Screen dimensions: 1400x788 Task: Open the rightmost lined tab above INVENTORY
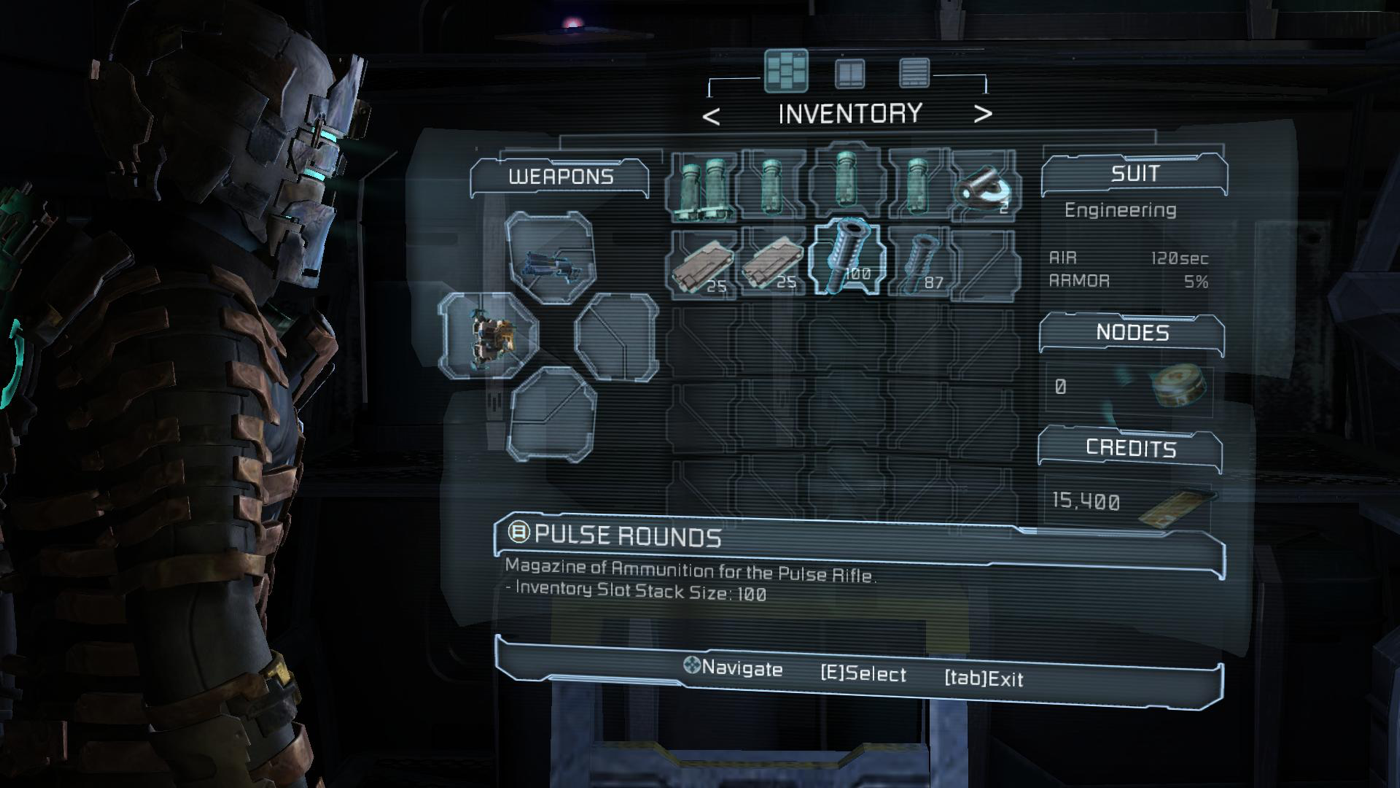(x=913, y=73)
